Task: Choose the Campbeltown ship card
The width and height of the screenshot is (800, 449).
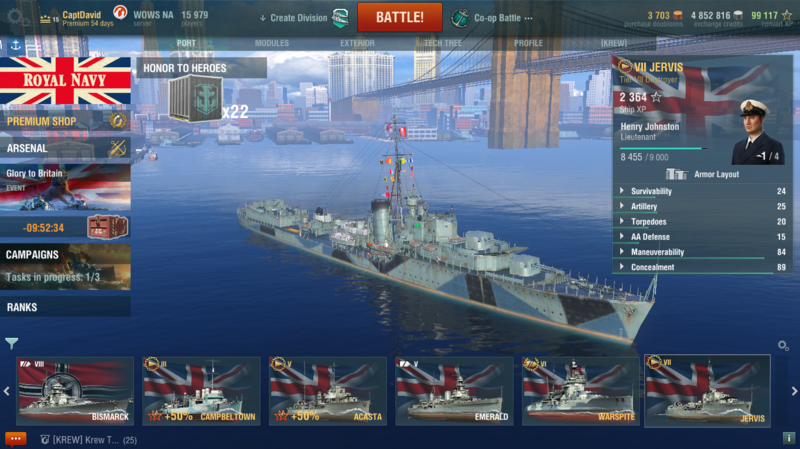Action: [x=201, y=391]
